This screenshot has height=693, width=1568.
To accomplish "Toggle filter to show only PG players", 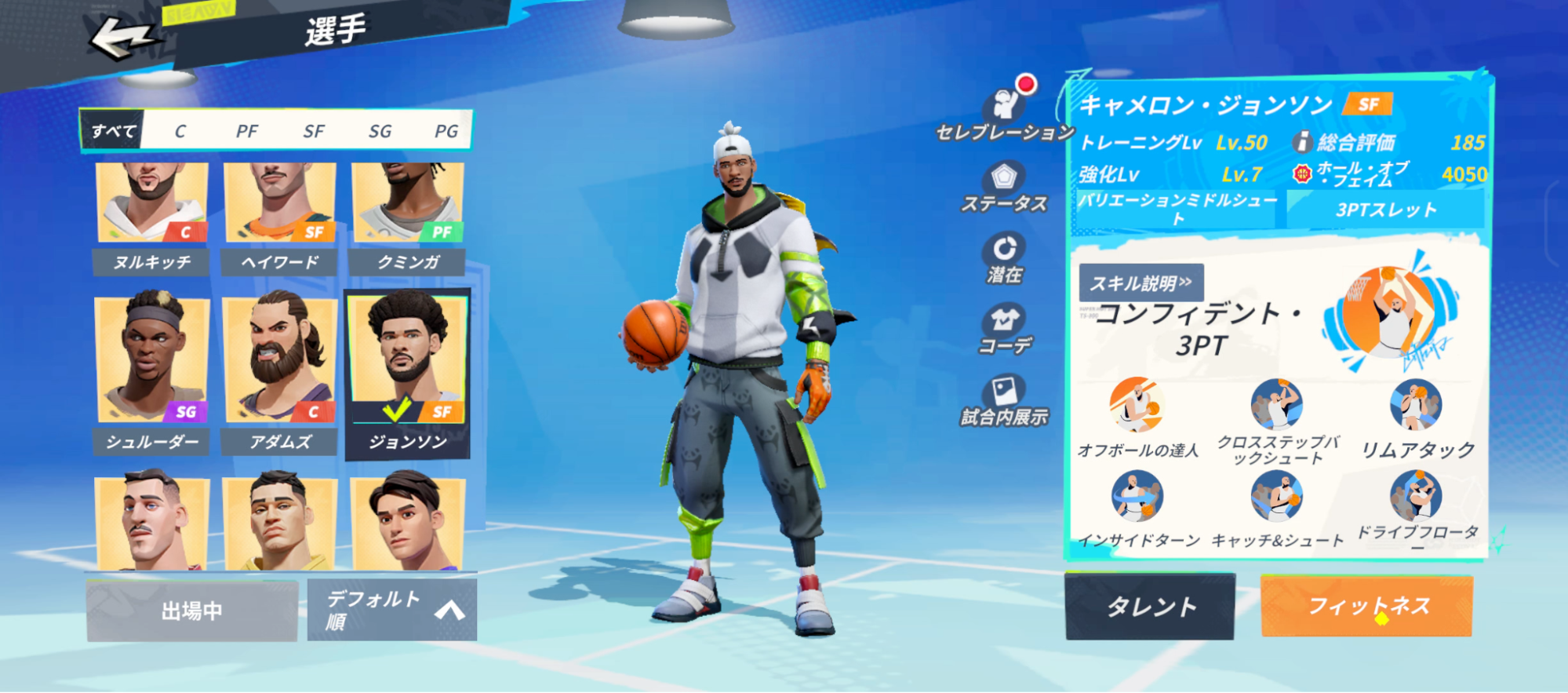I will [x=445, y=131].
